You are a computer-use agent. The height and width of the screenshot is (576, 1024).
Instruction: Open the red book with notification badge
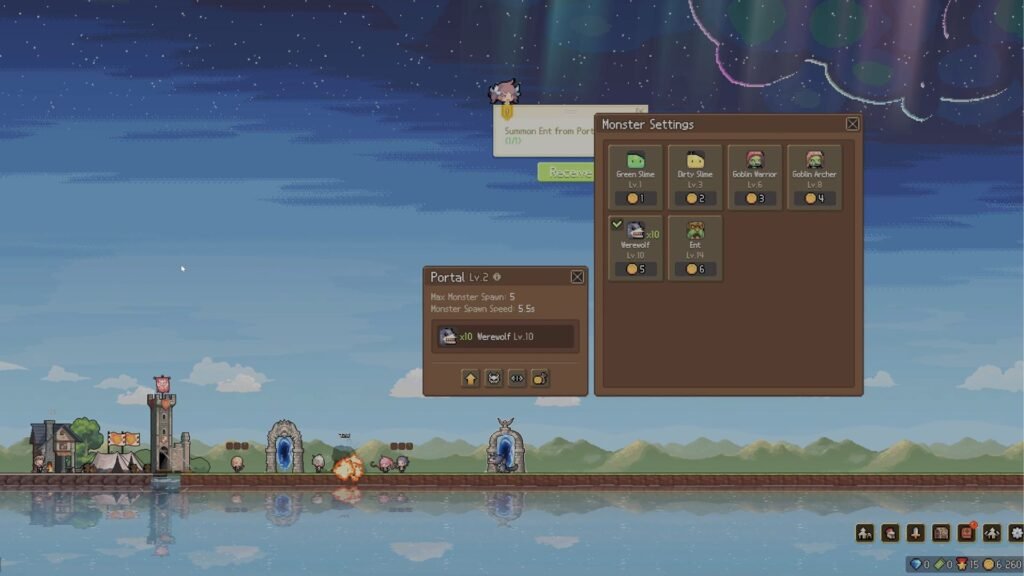(966, 533)
